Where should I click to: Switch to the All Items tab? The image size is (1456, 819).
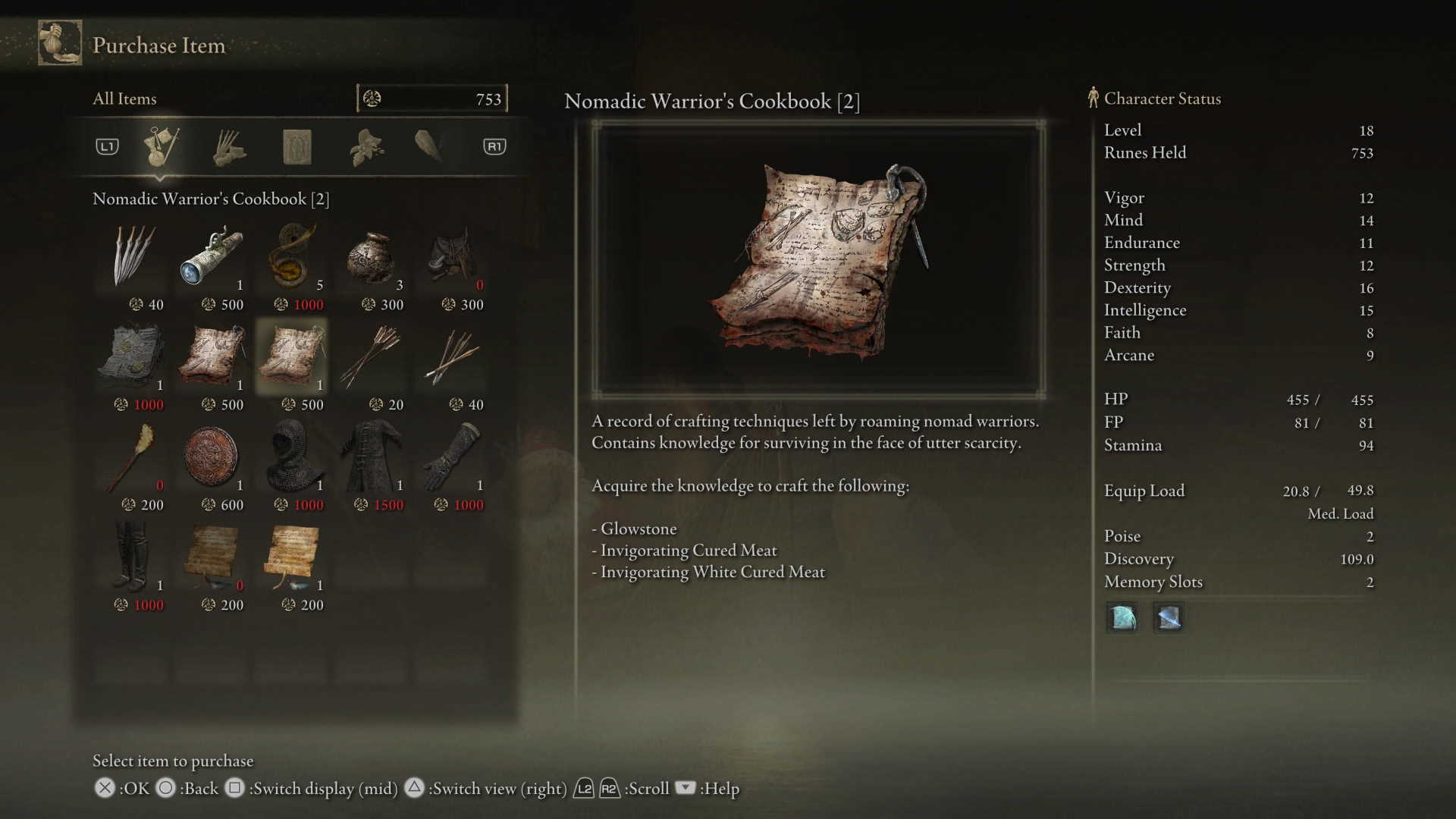[124, 99]
